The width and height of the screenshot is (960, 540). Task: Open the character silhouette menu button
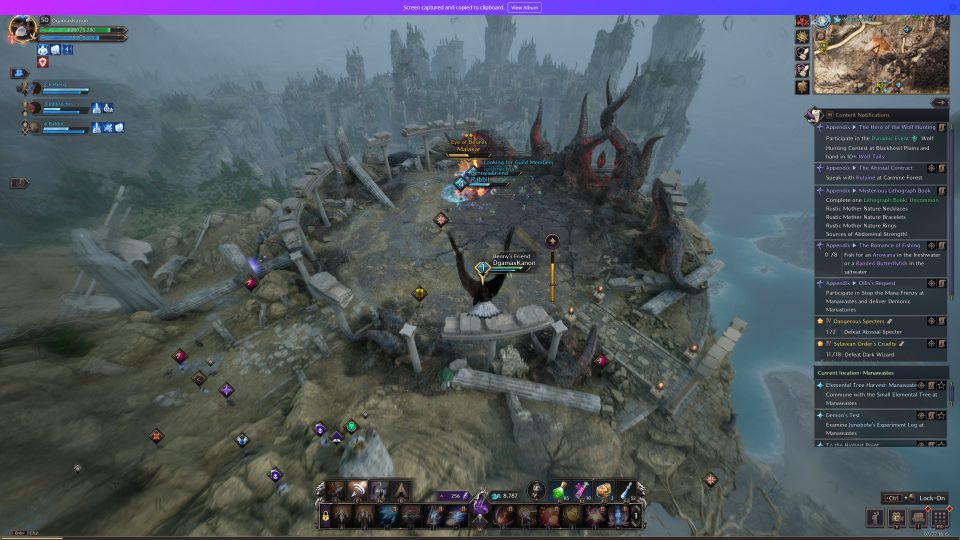pos(875,518)
